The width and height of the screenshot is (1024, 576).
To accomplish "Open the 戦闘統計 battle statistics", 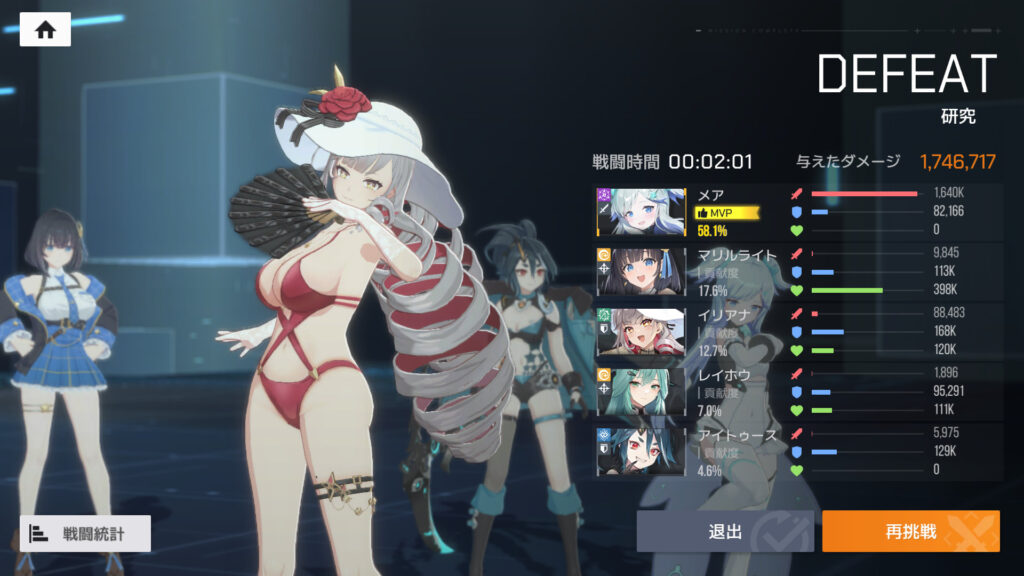I will pos(85,533).
